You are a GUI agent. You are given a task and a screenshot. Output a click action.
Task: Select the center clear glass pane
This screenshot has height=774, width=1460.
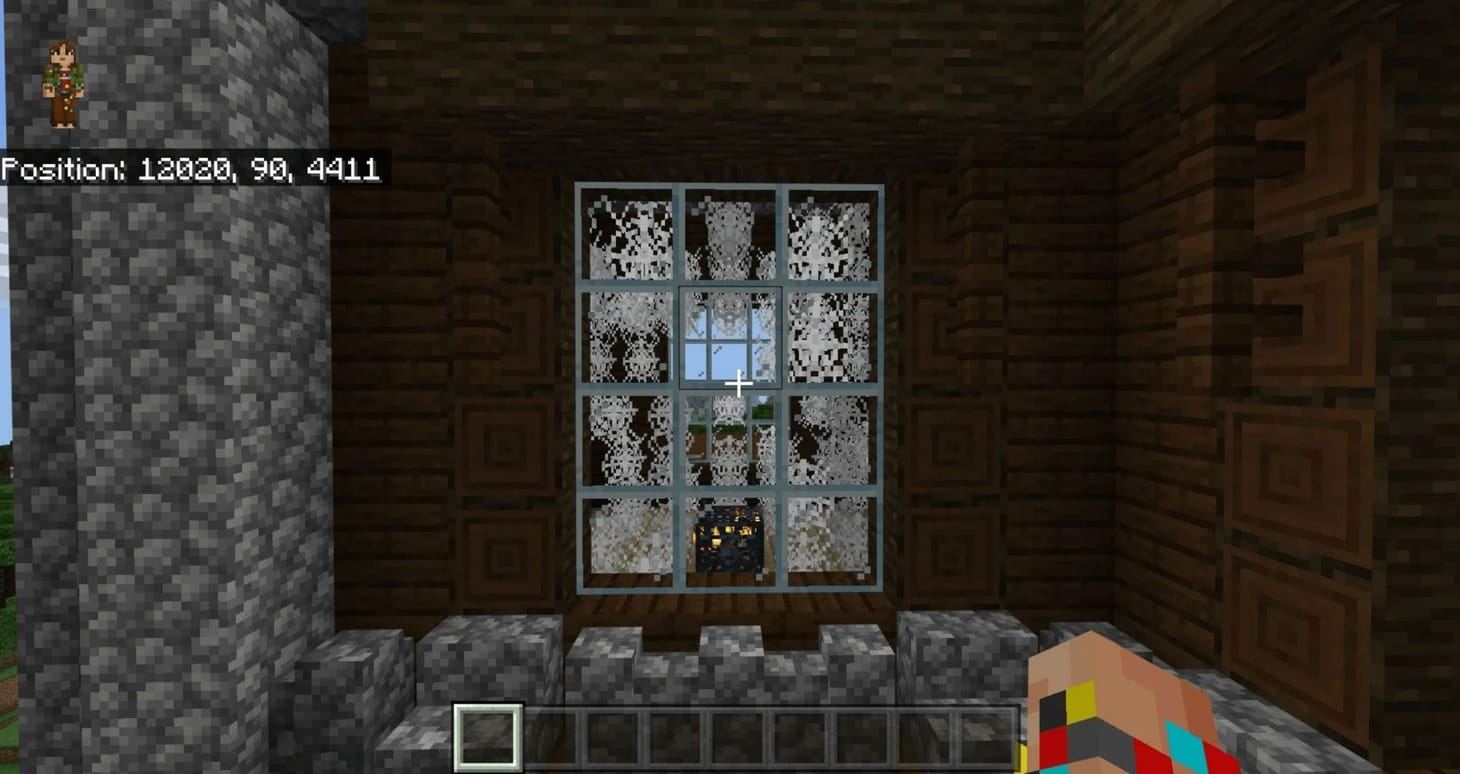(x=729, y=340)
